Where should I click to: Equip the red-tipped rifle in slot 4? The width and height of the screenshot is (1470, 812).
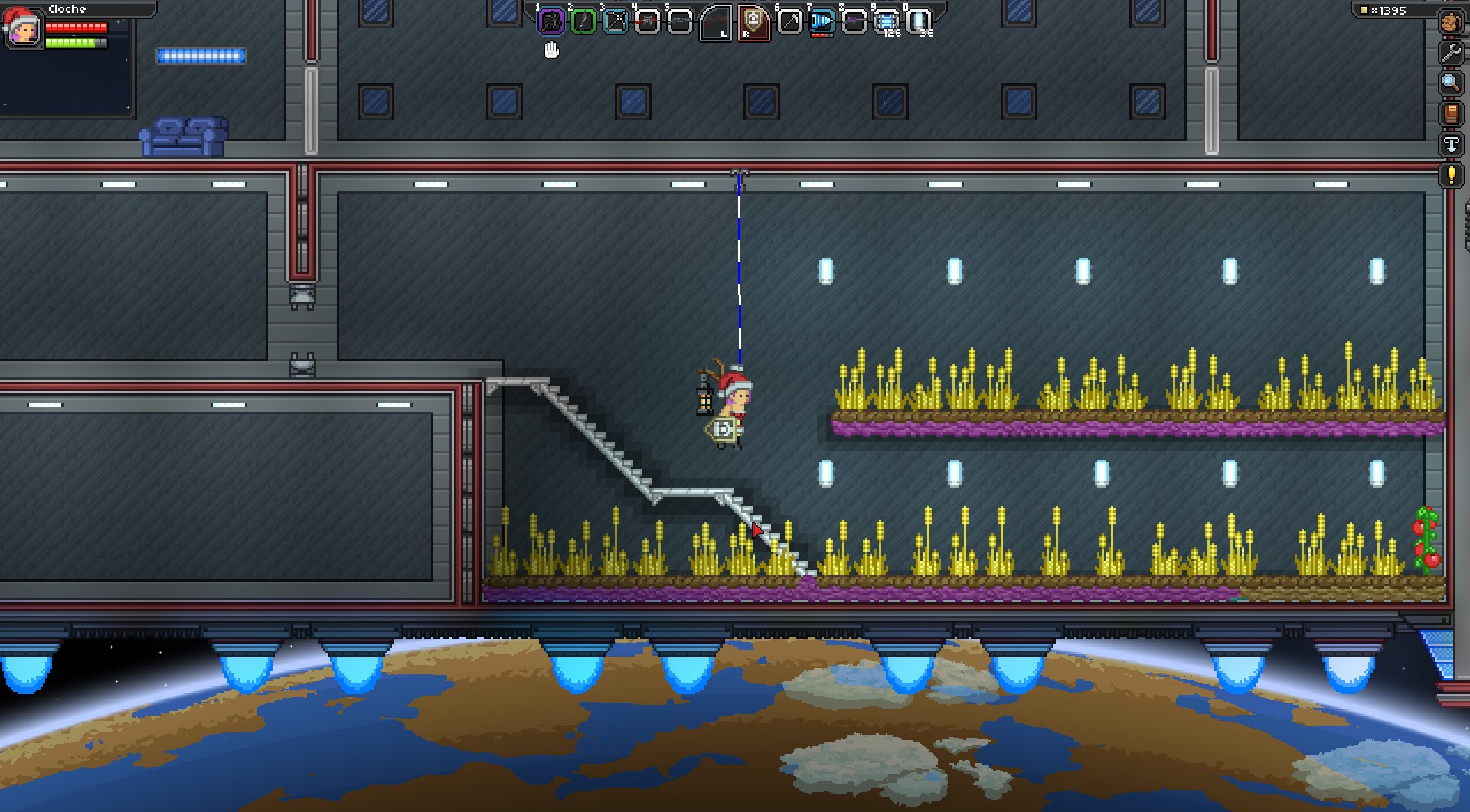pyautogui.click(x=648, y=21)
